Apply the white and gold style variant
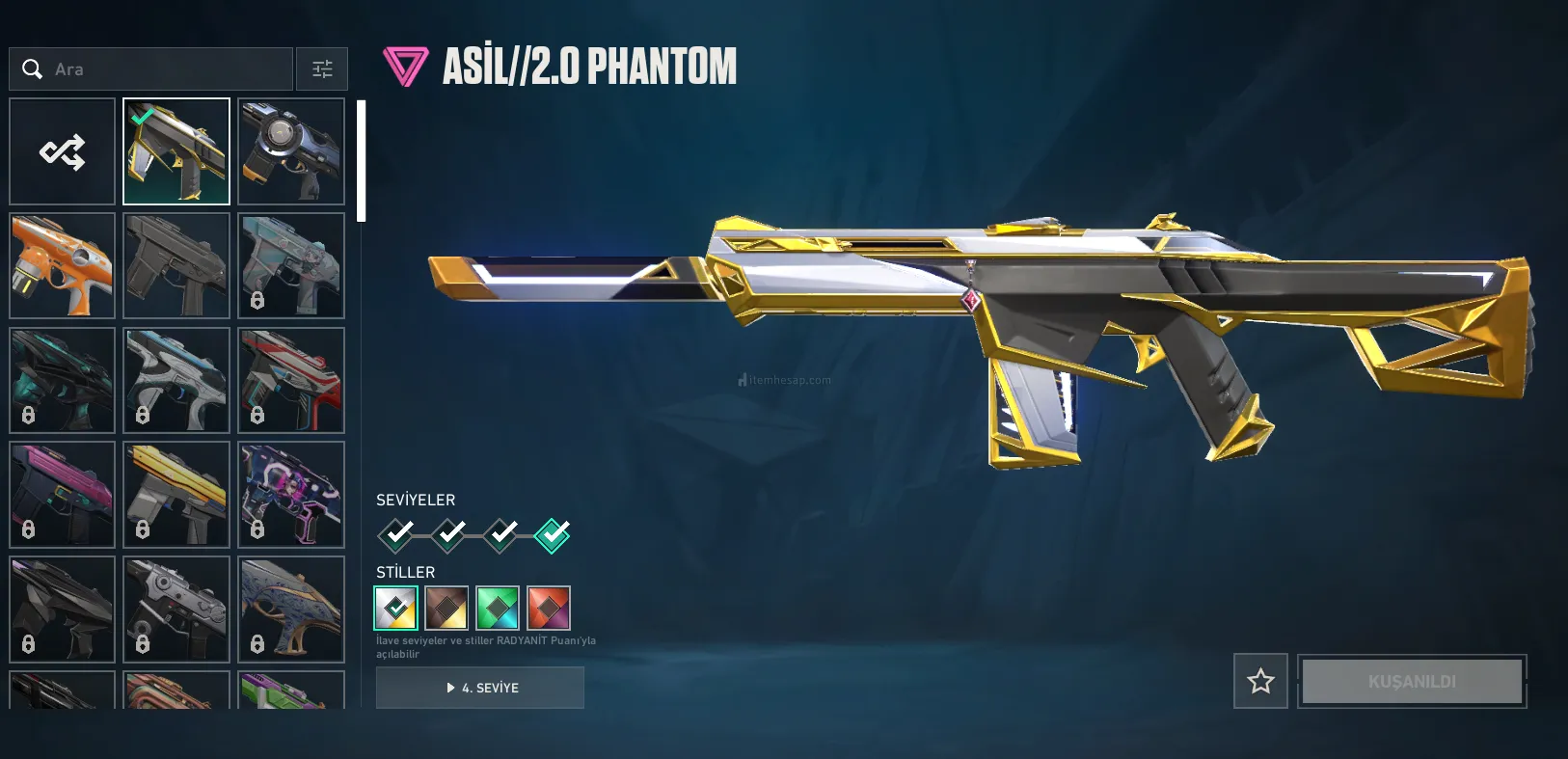 coord(396,609)
